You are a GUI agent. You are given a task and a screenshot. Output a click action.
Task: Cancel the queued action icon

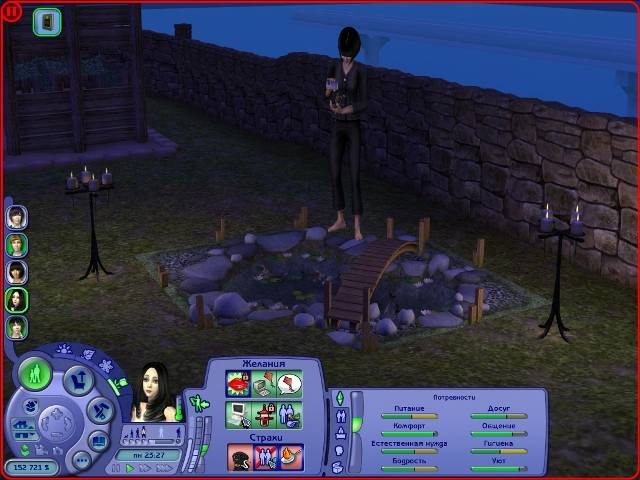click(46, 21)
